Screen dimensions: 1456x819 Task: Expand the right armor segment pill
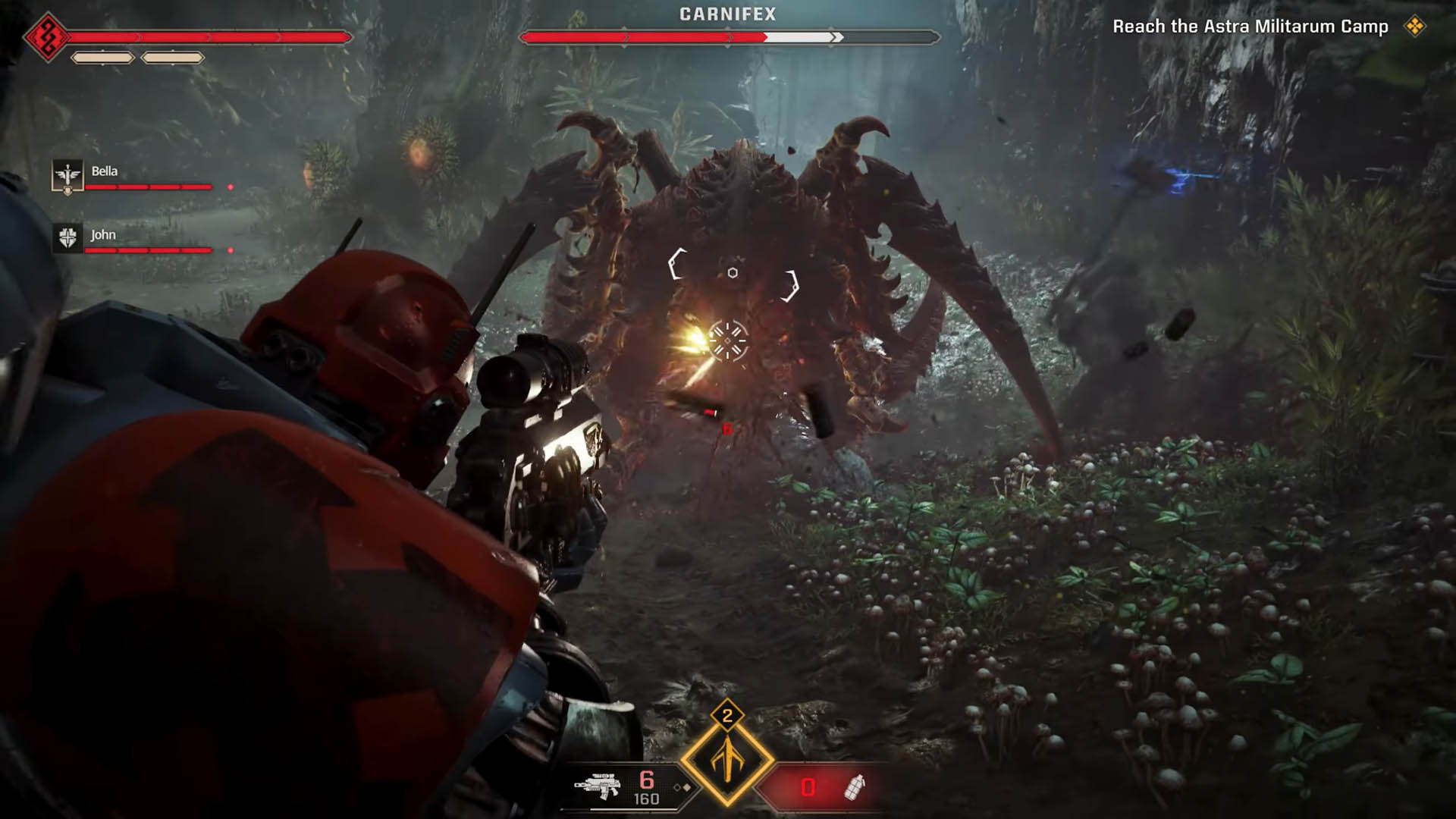click(x=173, y=58)
